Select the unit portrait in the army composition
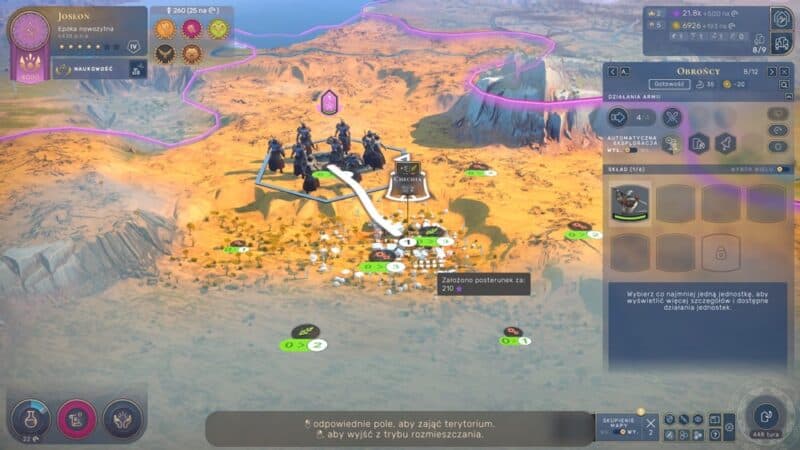The height and width of the screenshot is (450, 800). (630, 203)
